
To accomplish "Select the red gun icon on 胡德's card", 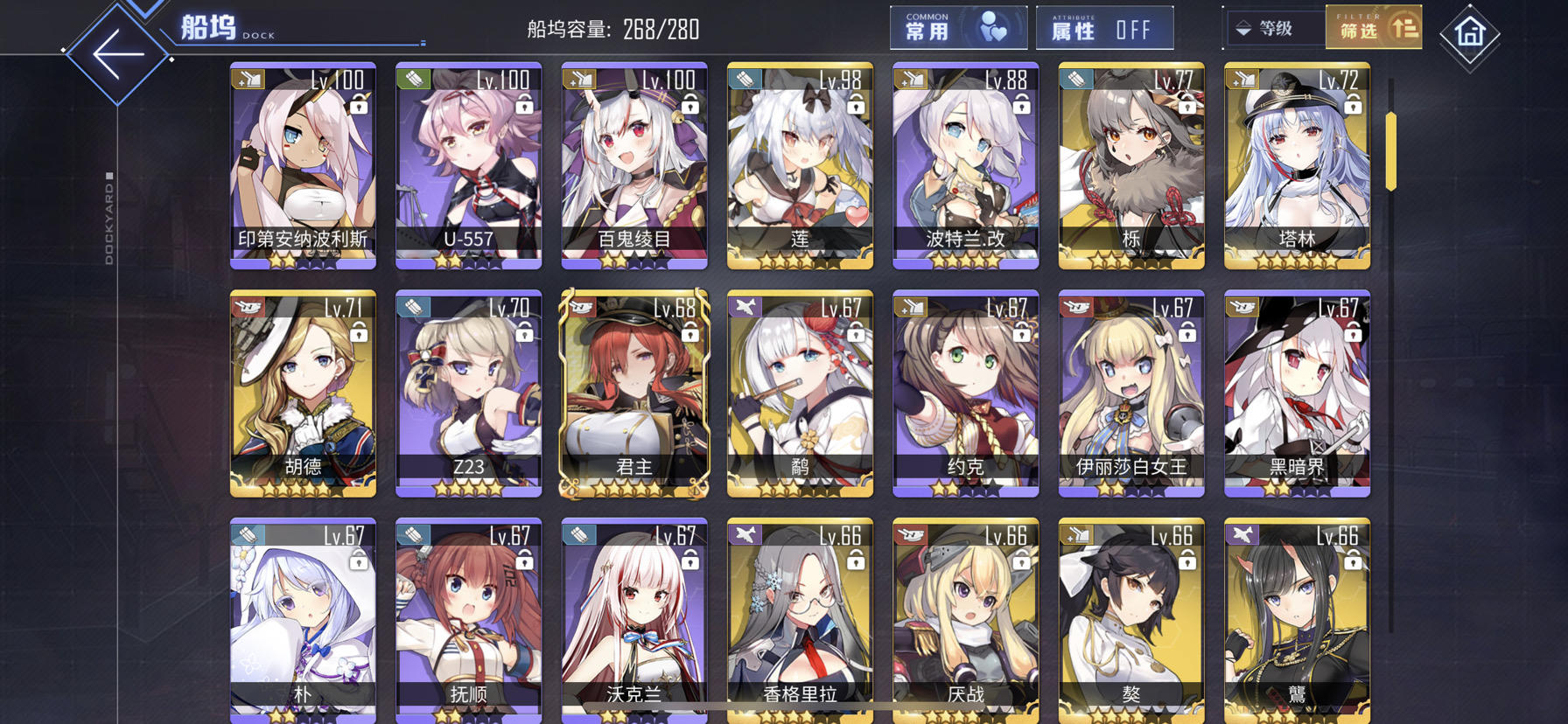I will (248, 307).
